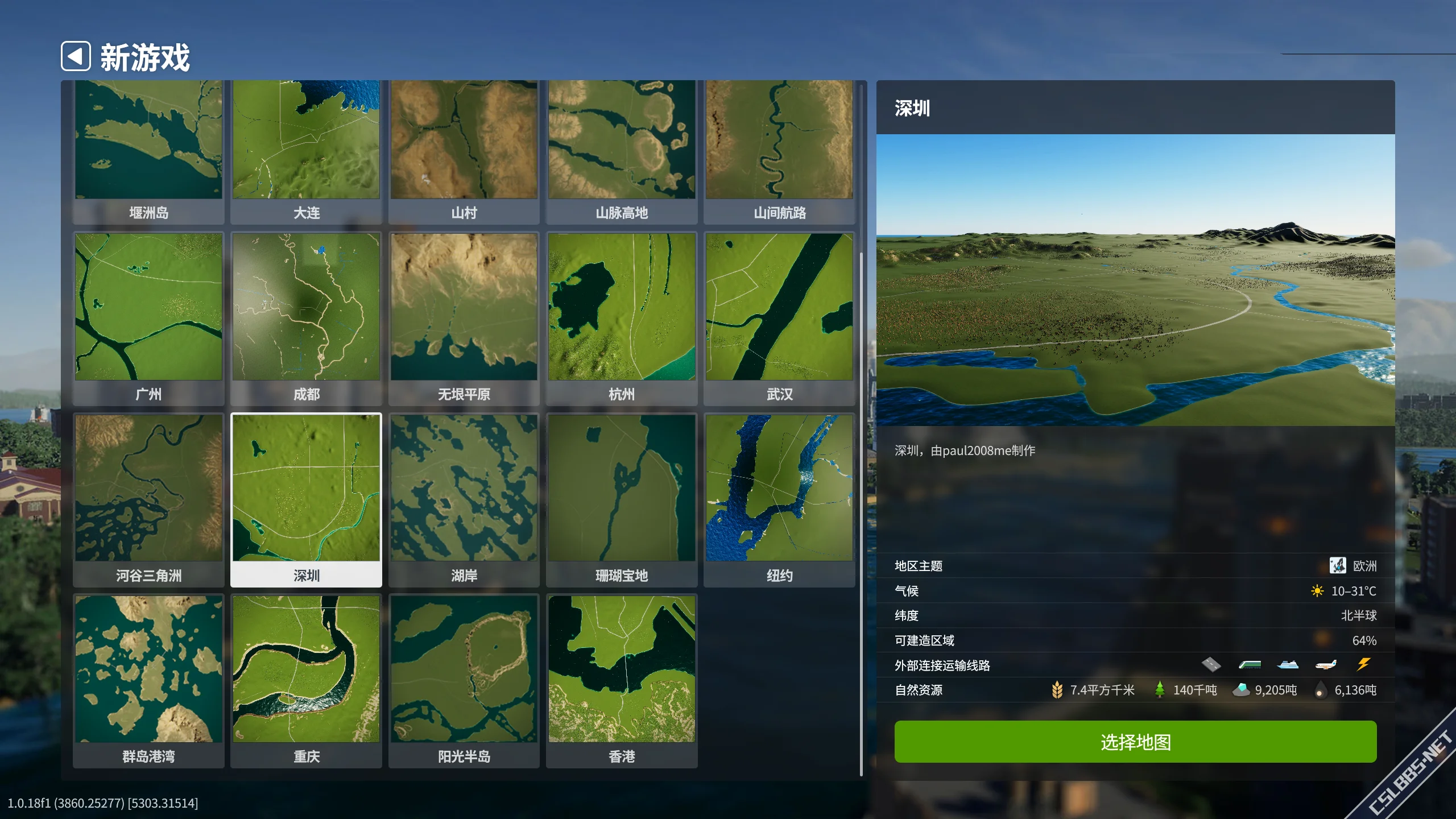The image size is (1456, 819).
Task: Select the 堰洲岛 map tile
Action: [148, 147]
